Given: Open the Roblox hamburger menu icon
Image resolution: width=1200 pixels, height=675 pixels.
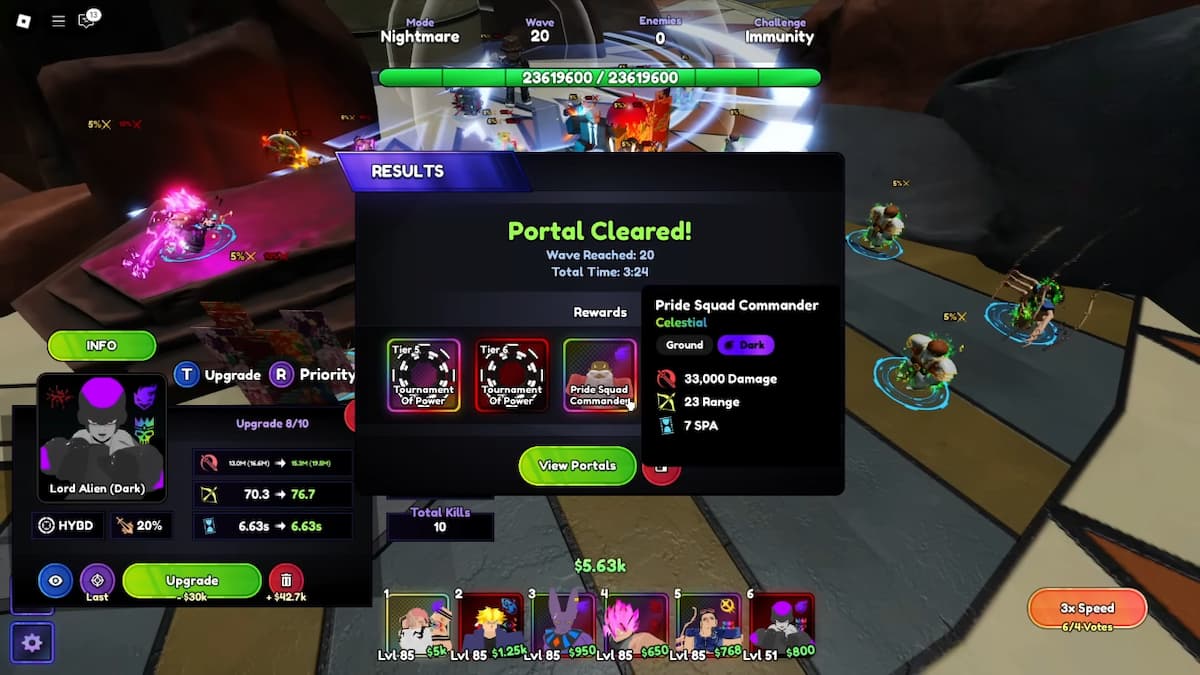Looking at the screenshot, I should point(58,21).
